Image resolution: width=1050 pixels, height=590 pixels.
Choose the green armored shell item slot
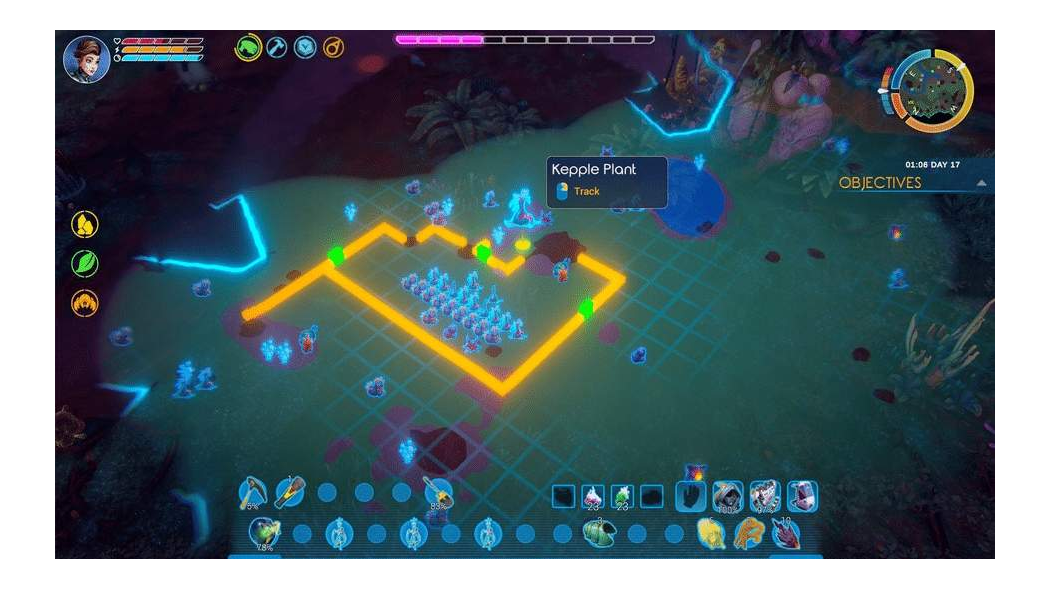(x=599, y=533)
